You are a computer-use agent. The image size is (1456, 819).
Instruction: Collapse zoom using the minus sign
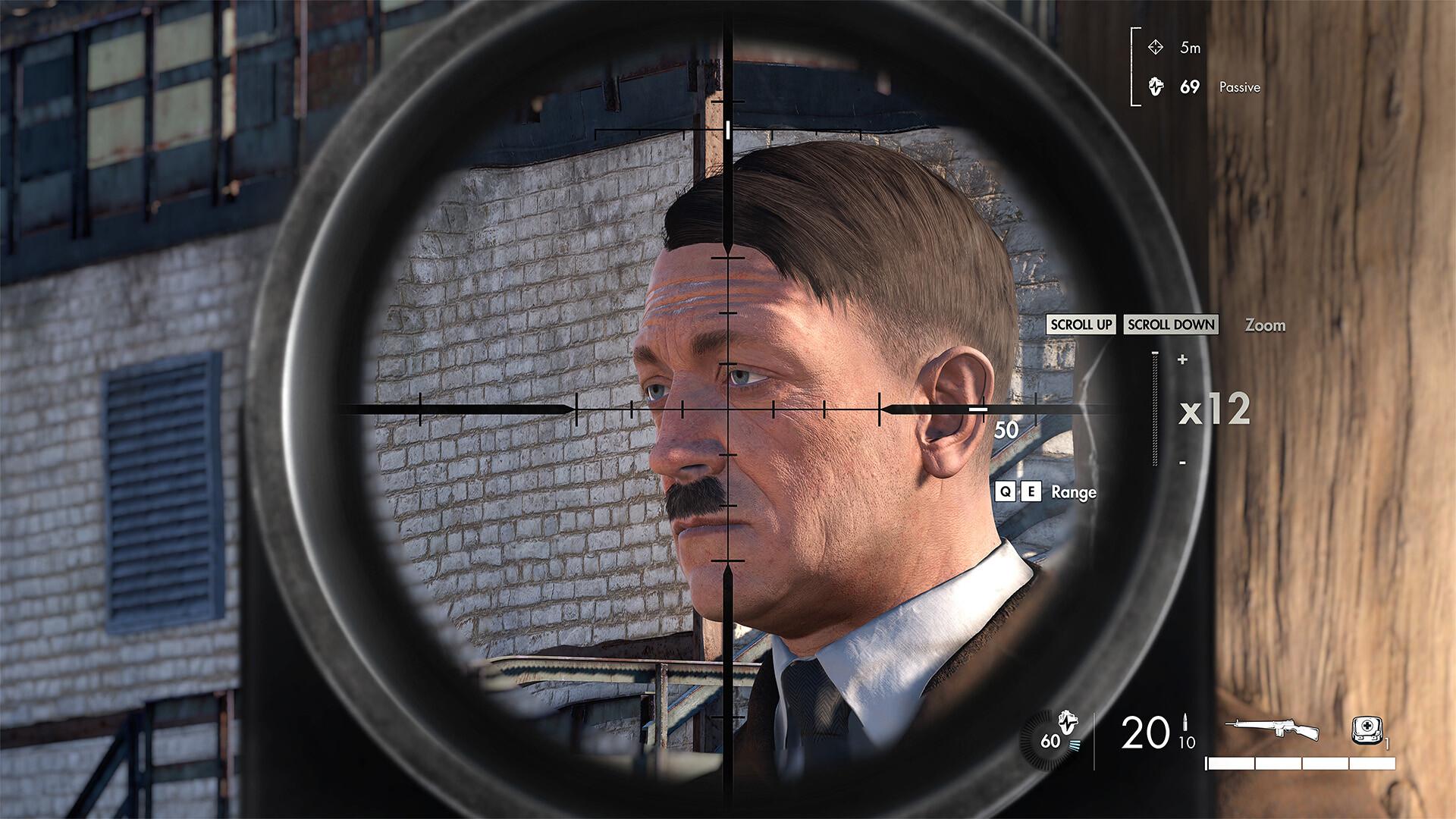point(1180,460)
